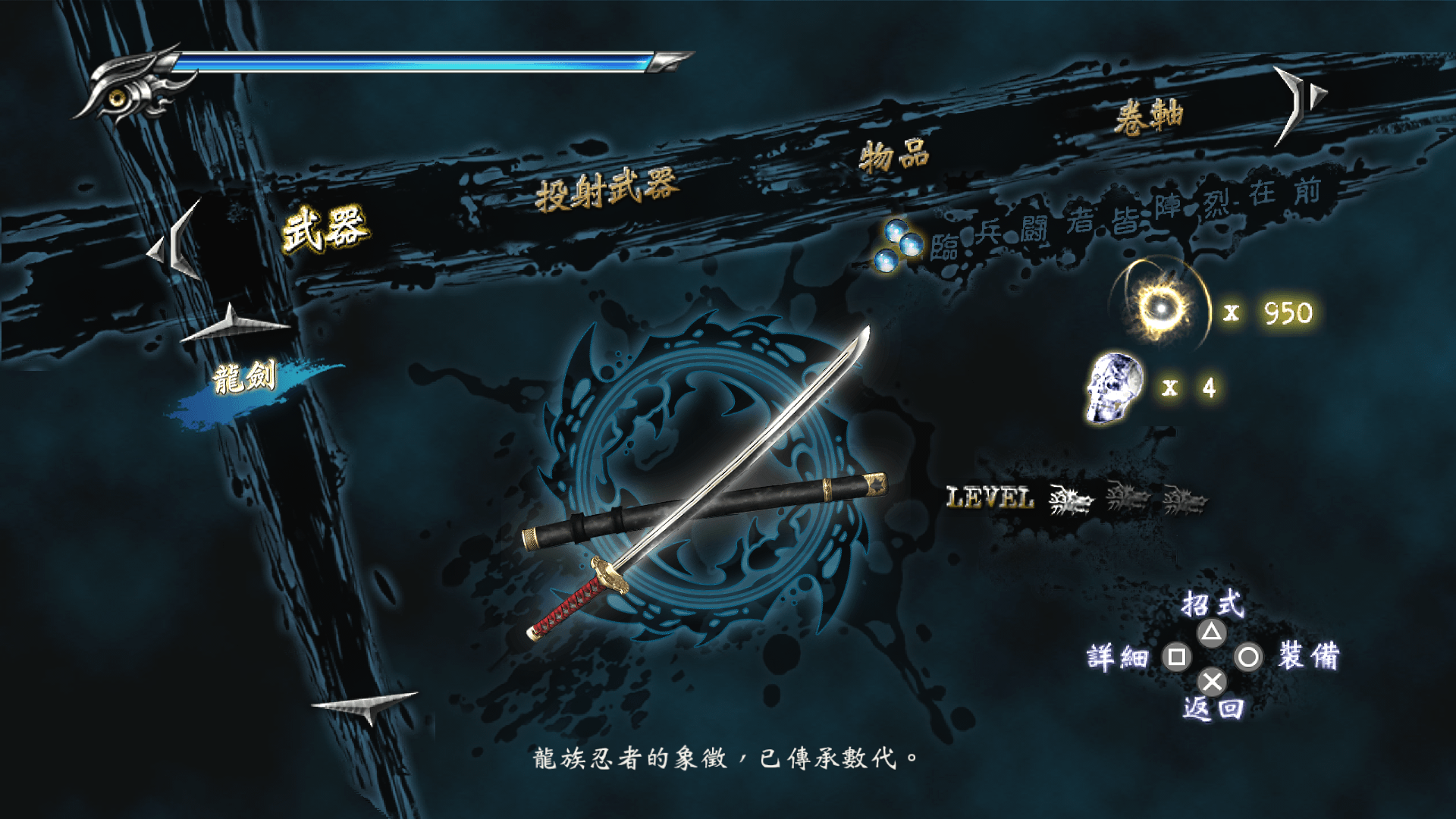Screen dimensions: 1456x819
Task: Open the 投射武器 projectile weapons tab
Action: coord(605,190)
